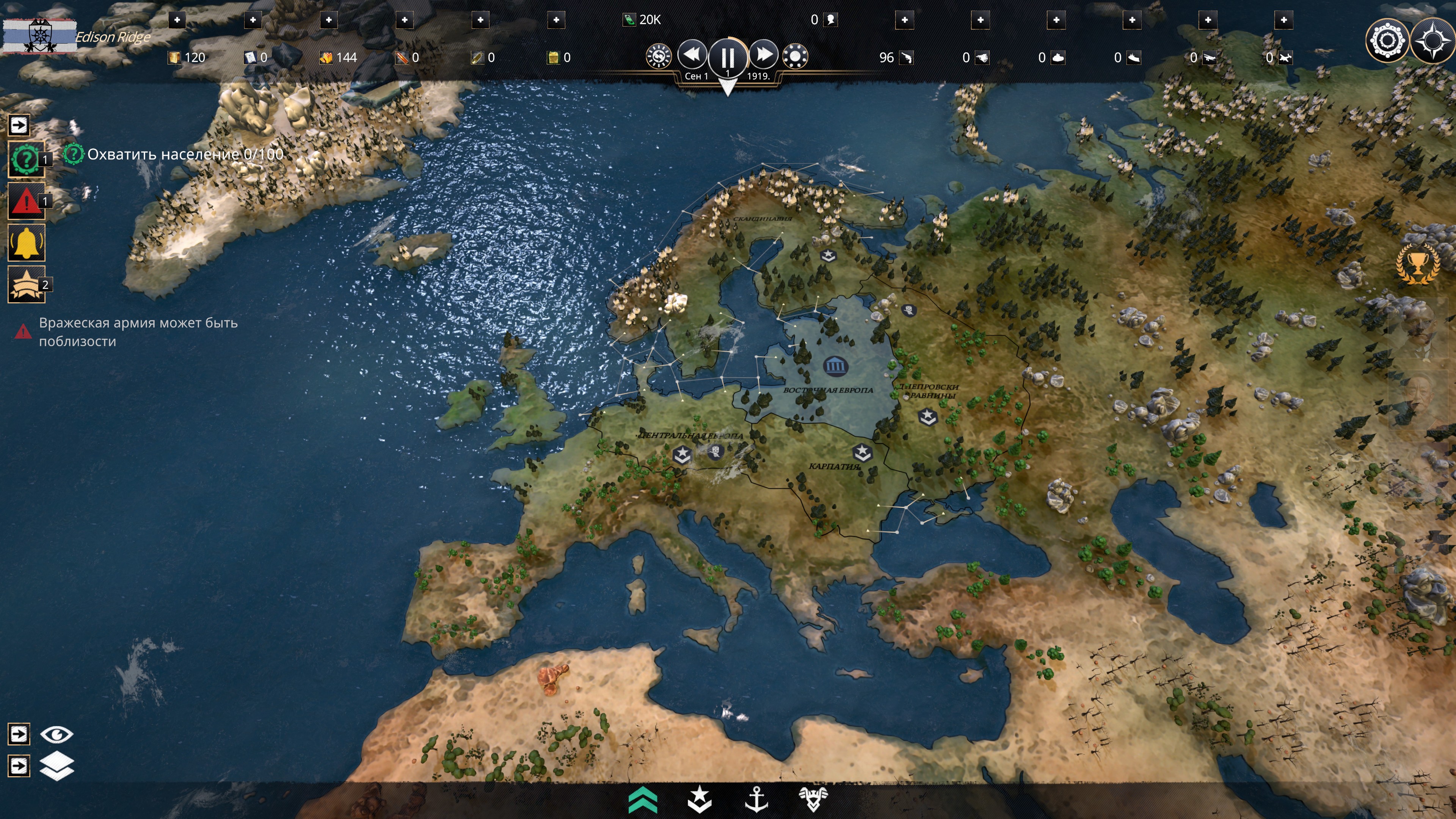
Task: Speed up time with fast-forward arrows
Action: (764, 55)
